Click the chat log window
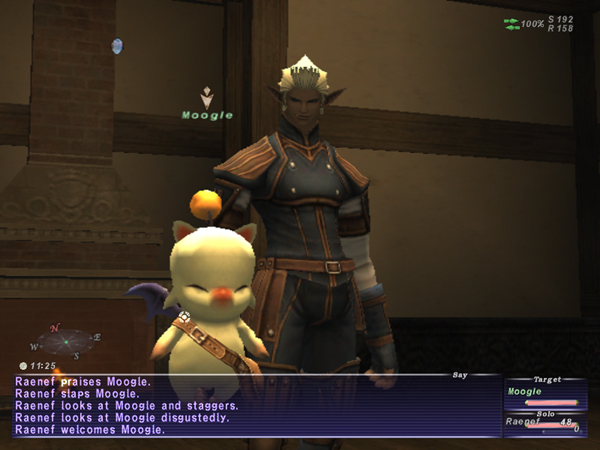Viewport: 600px width, 450px height. pyautogui.click(x=250, y=405)
